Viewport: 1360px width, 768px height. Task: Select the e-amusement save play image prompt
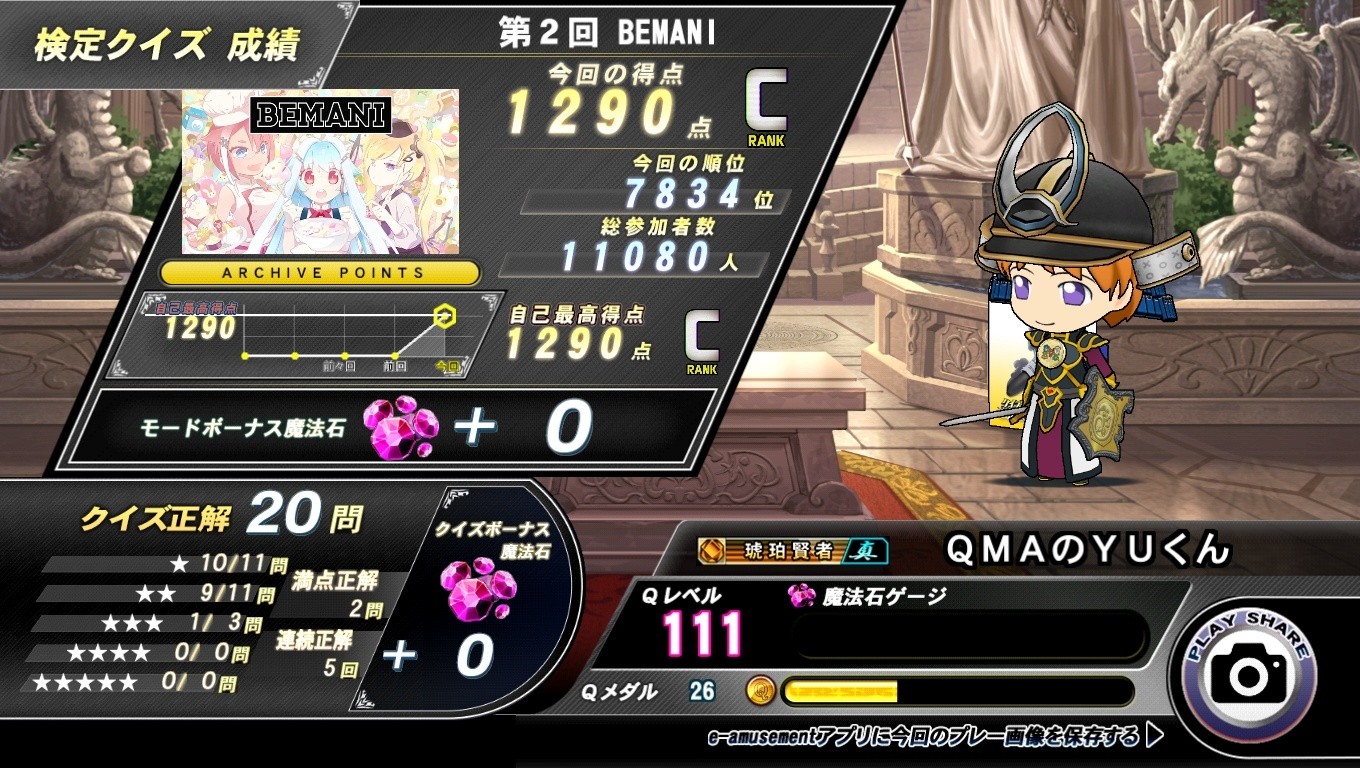point(935,738)
